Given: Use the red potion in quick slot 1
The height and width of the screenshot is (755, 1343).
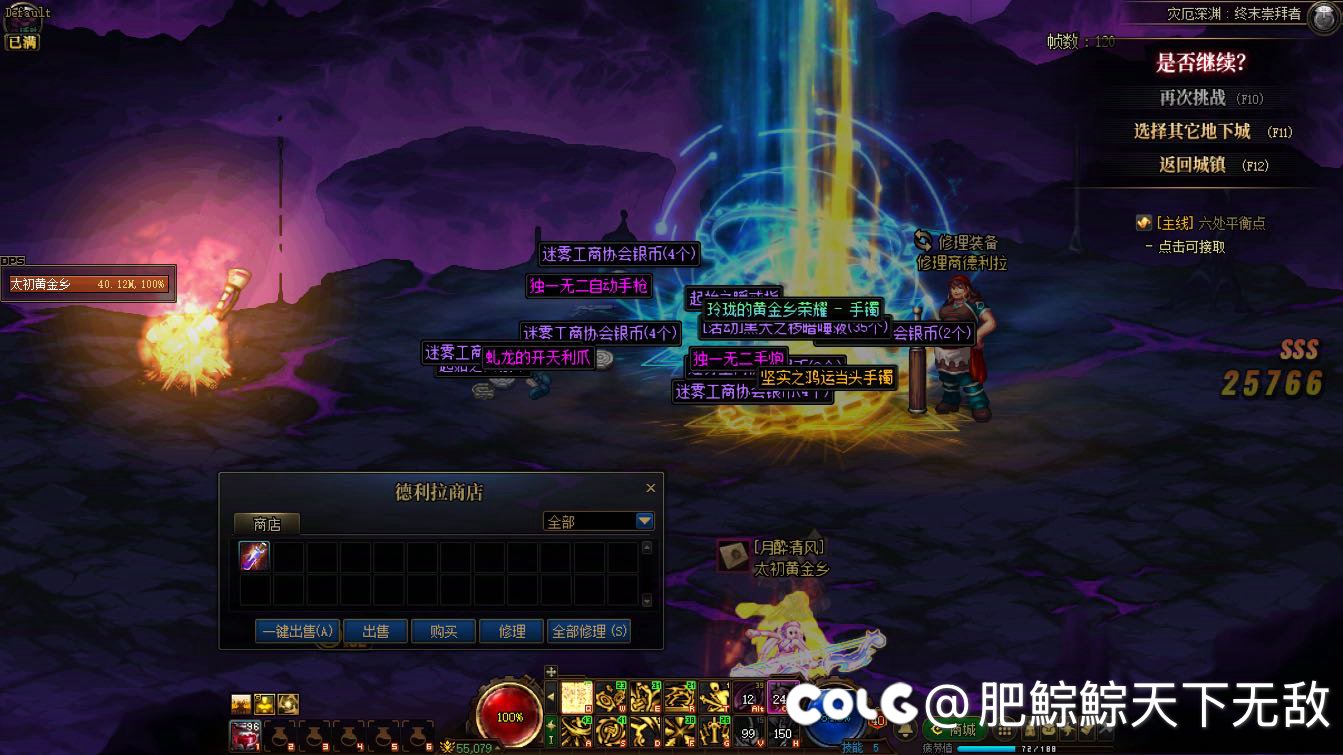Looking at the screenshot, I should pos(244,735).
